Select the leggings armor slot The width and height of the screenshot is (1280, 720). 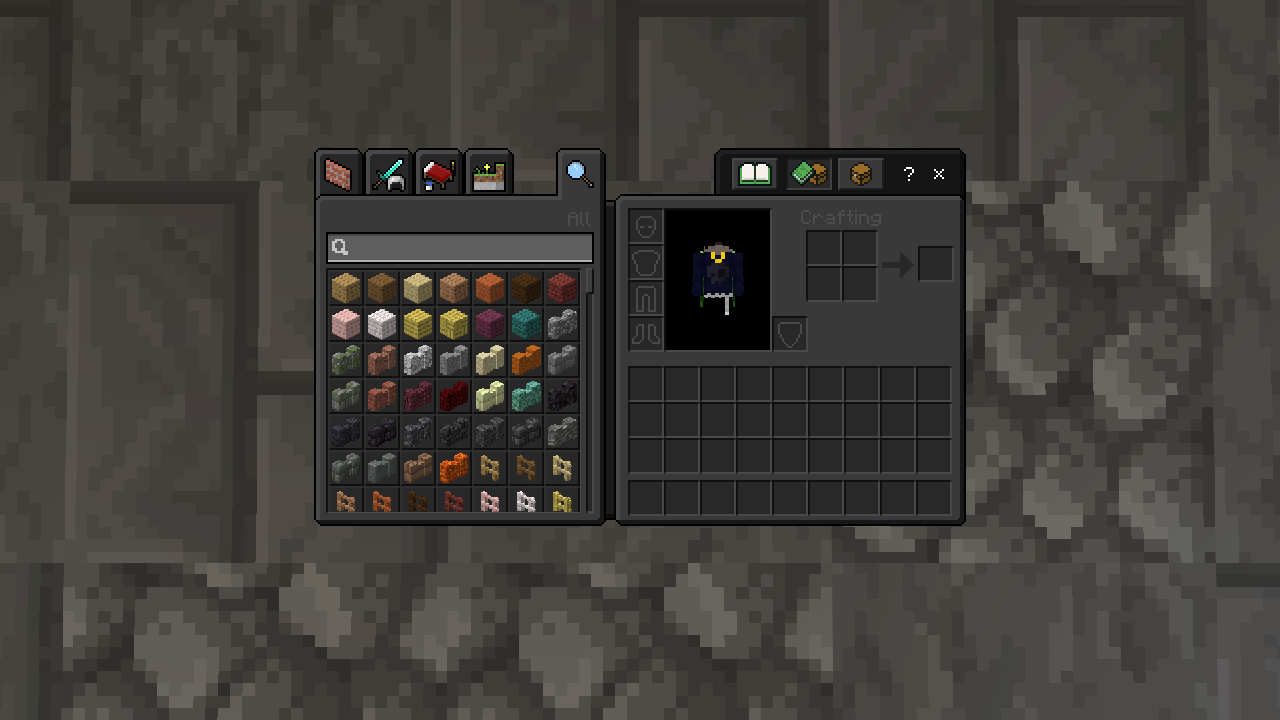[646, 298]
